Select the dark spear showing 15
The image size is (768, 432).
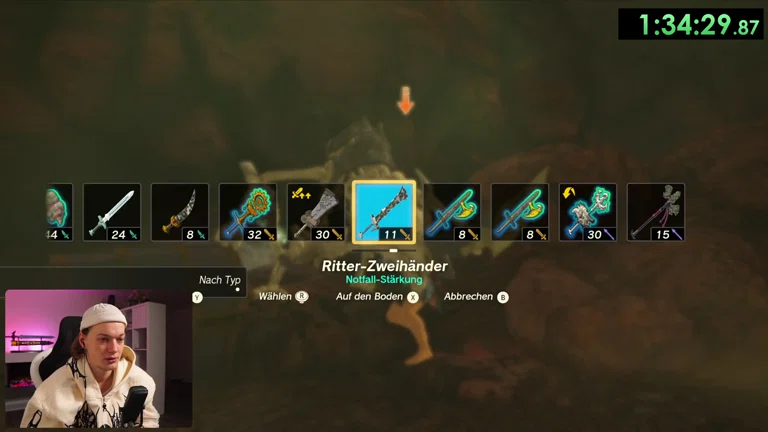pos(656,212)
